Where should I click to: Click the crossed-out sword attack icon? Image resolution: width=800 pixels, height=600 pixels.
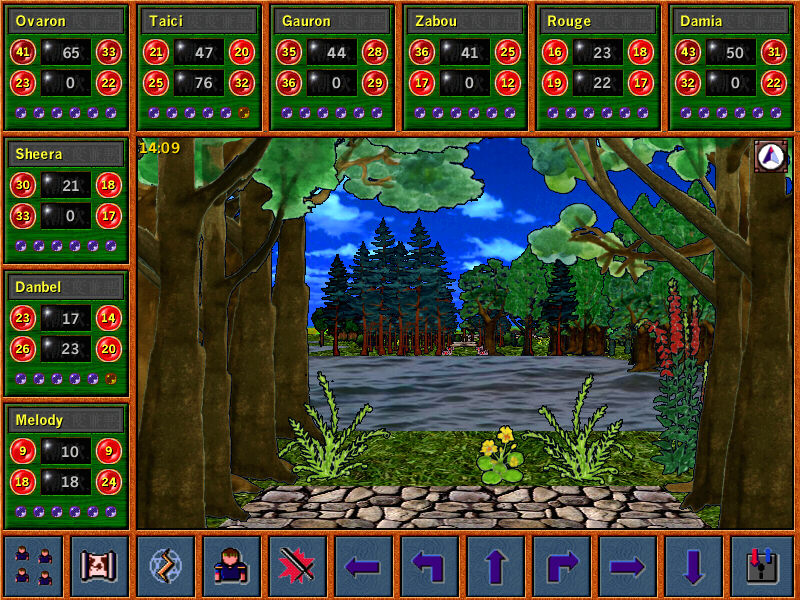tap(297, 566)
